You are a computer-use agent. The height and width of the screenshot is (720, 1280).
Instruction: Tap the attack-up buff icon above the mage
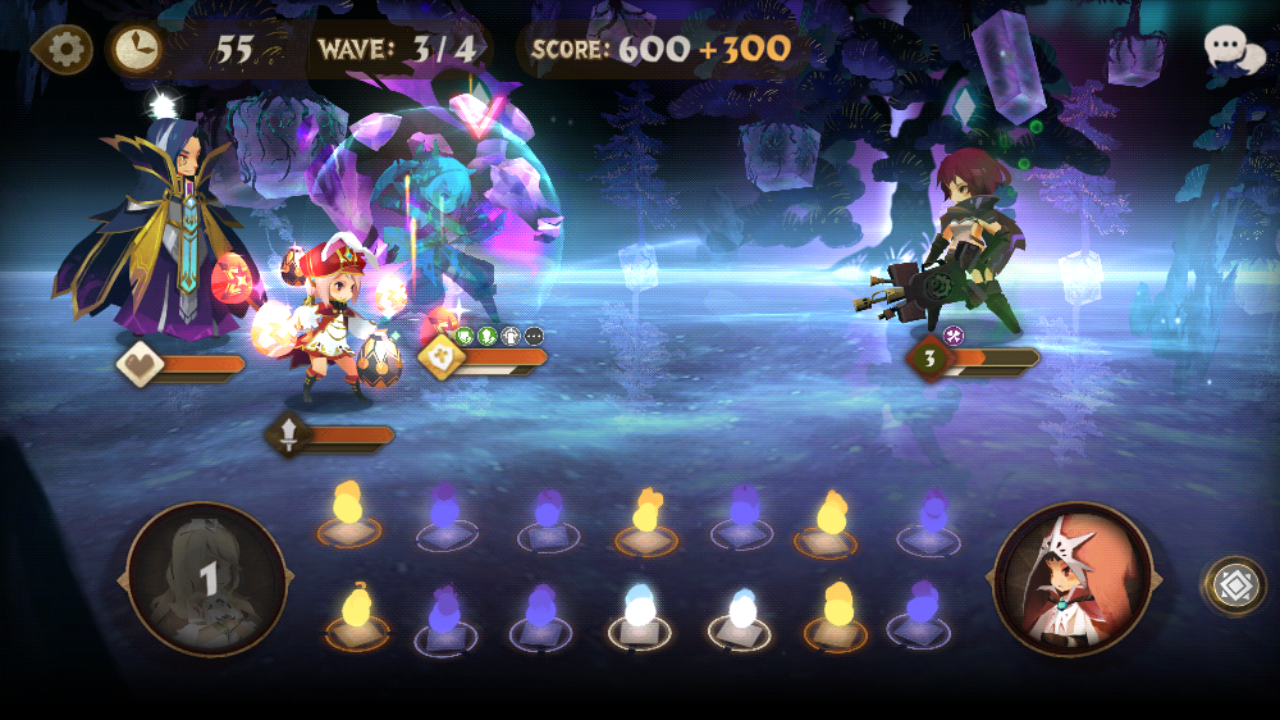(x=487, y=336)
